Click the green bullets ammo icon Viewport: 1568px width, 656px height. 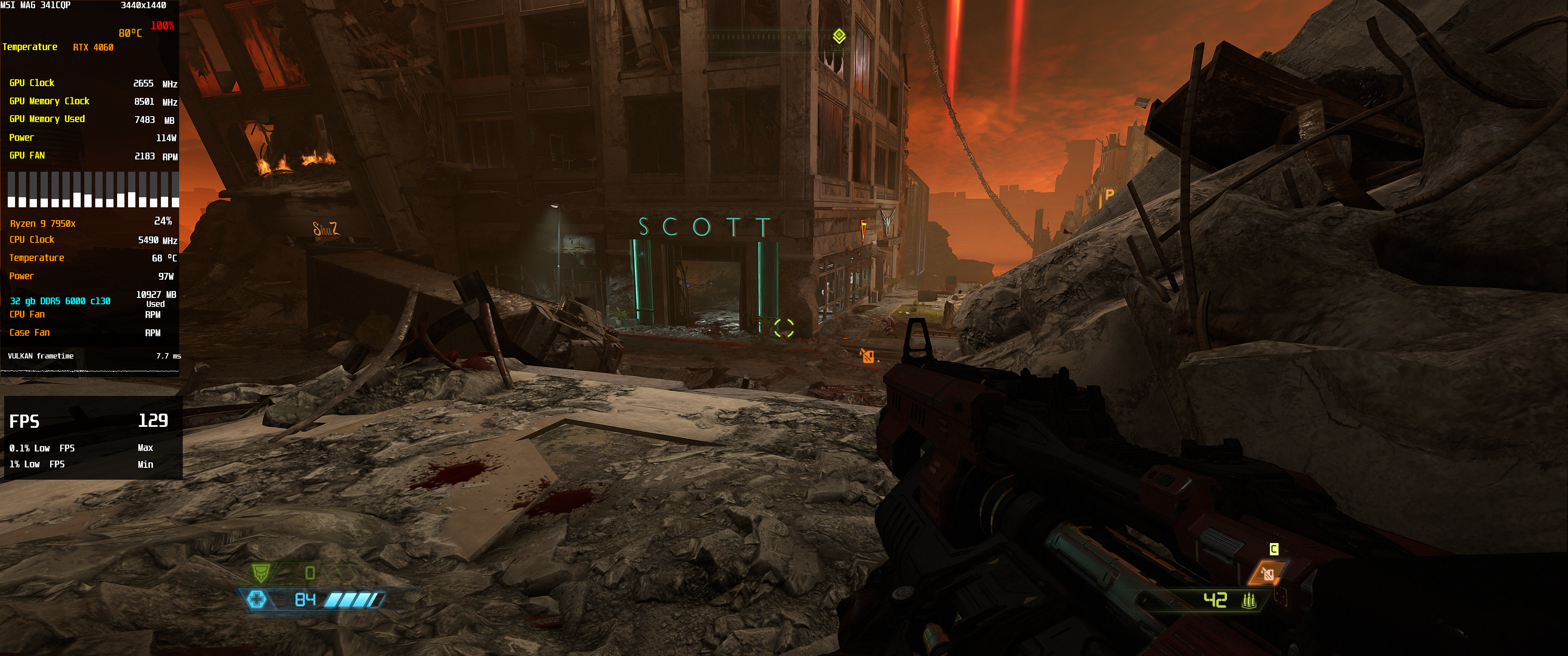(1248, 600)
